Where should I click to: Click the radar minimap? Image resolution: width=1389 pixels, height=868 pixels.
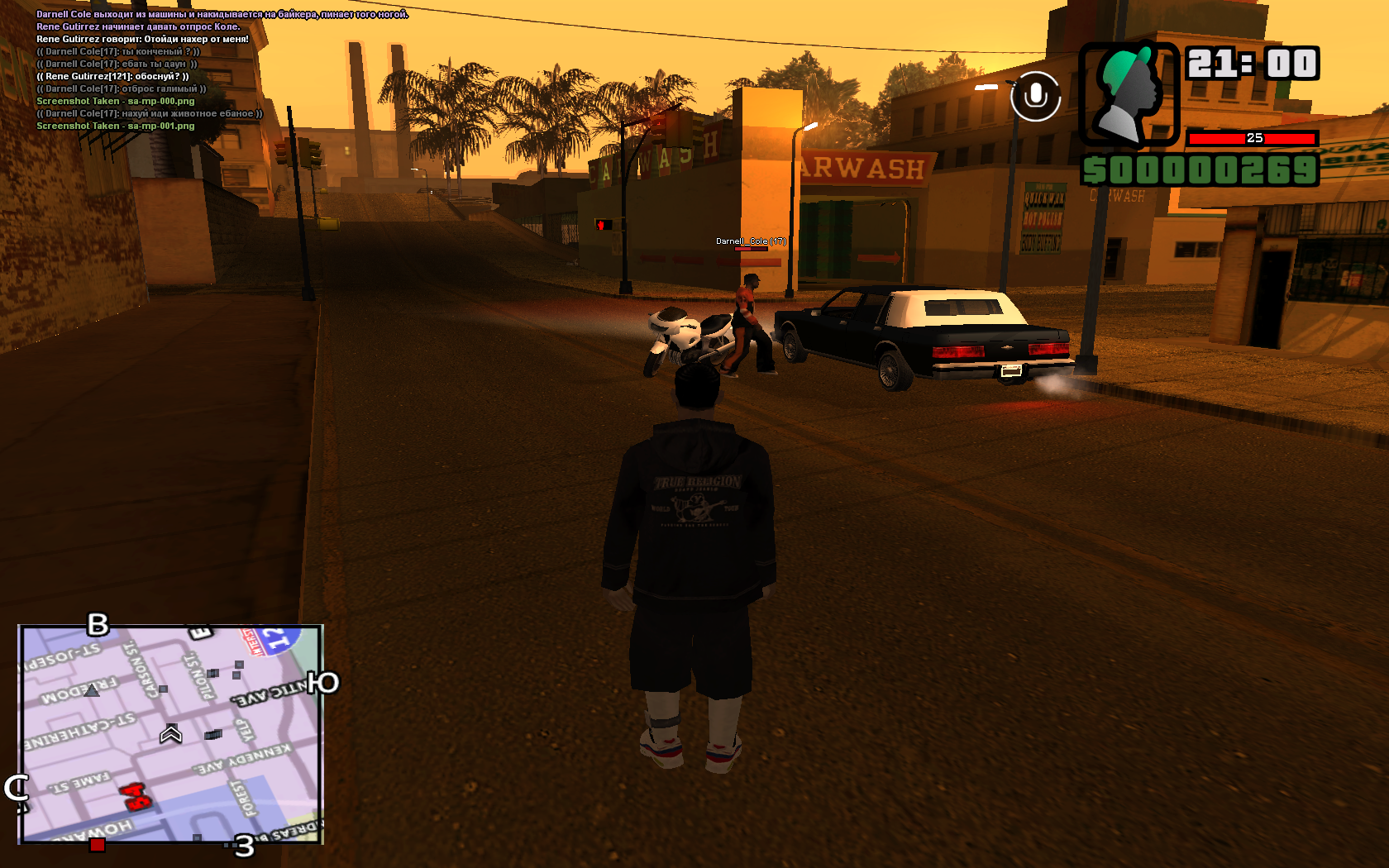point(170,734)
